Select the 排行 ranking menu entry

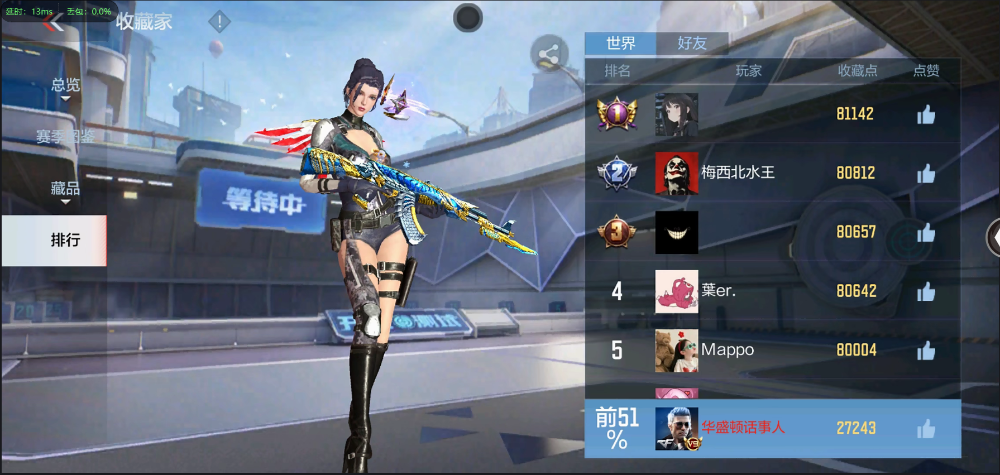pos(66,240)
